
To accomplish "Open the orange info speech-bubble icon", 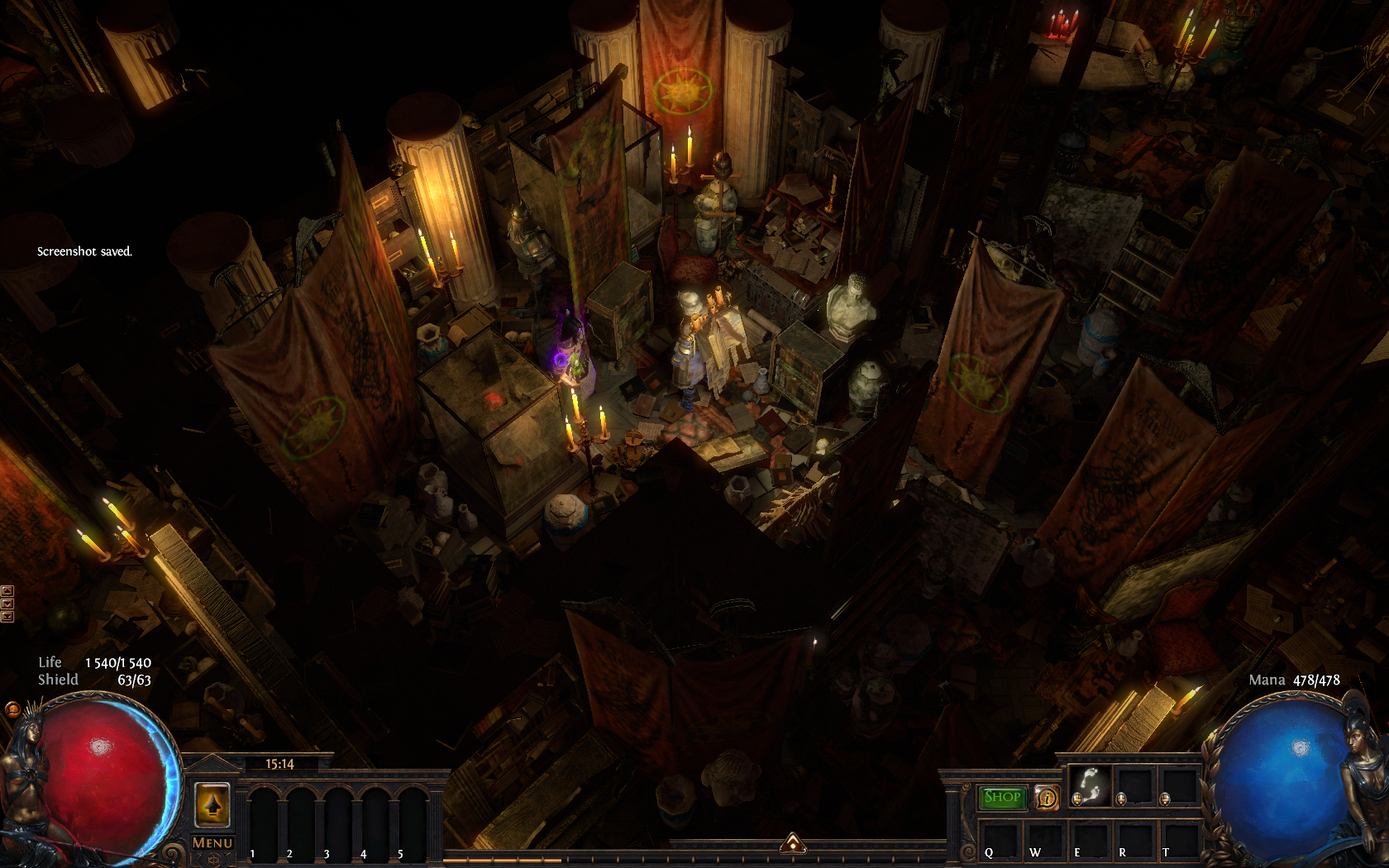I will click(1047, 798).
